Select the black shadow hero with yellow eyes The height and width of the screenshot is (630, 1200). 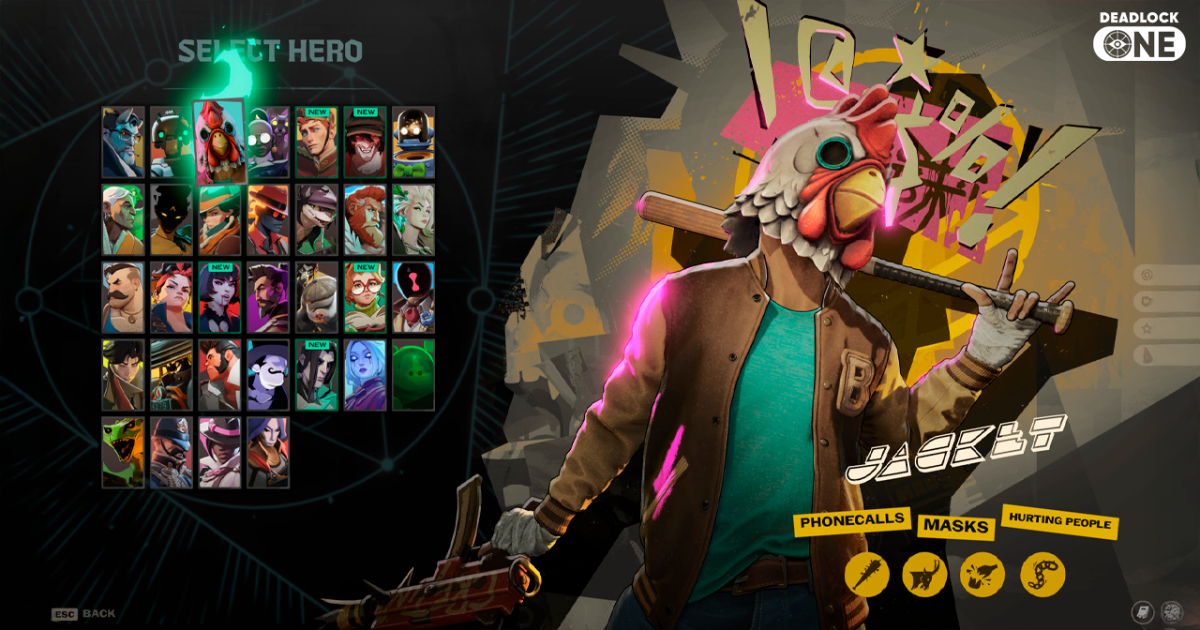tap(171, 219)
